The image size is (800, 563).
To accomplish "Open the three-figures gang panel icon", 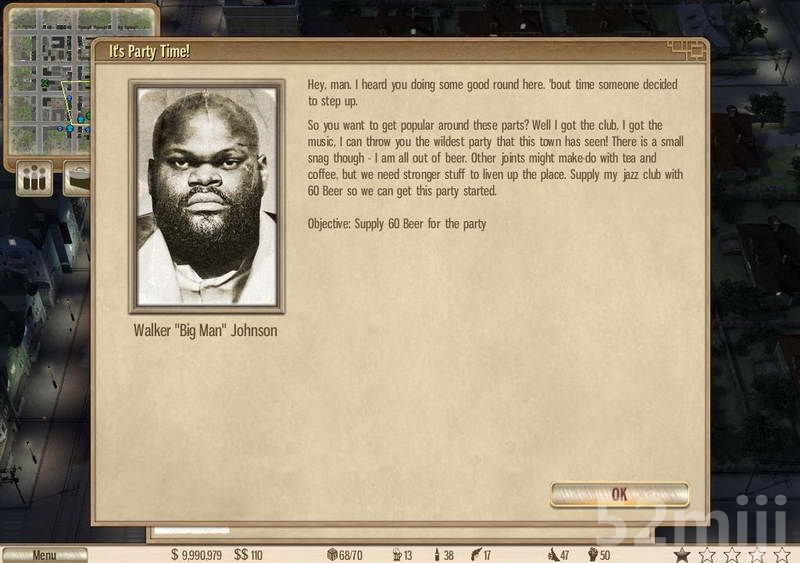I will pyautogui.click(x=36, y=180).
